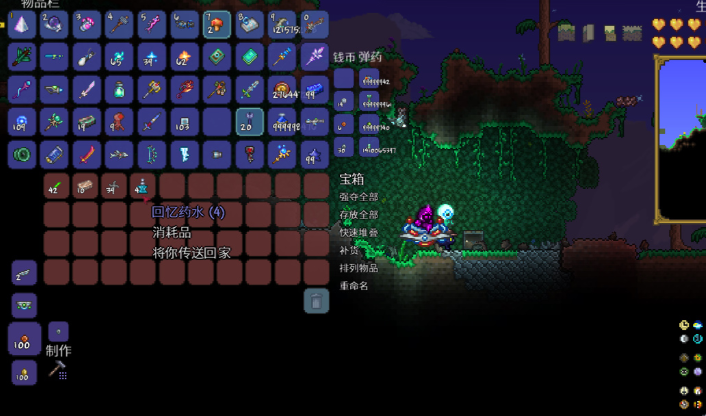This screenshot has width=706, height=416.
Task: Select the green coiled yoyo item
Action: [22, 154]
